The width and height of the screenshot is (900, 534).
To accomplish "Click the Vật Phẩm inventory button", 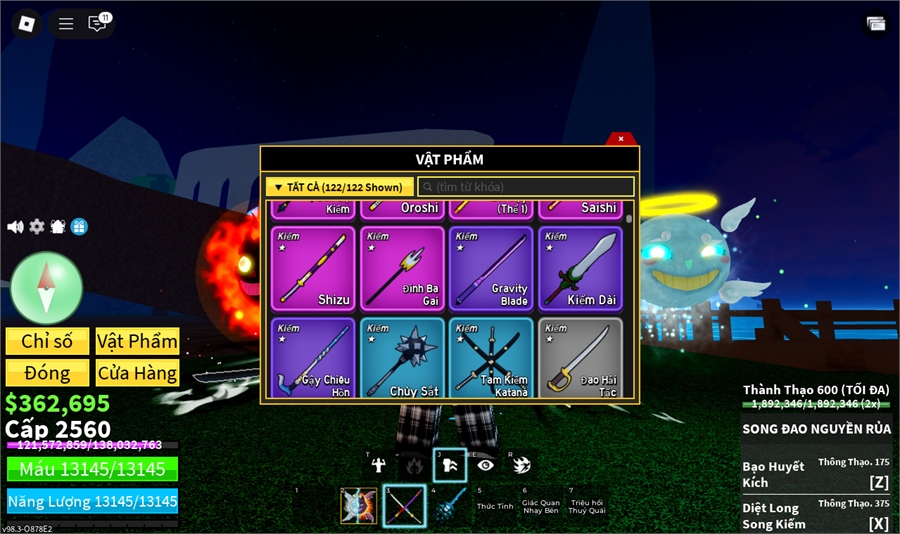I will pyautogui.click(x=137, y=341).
